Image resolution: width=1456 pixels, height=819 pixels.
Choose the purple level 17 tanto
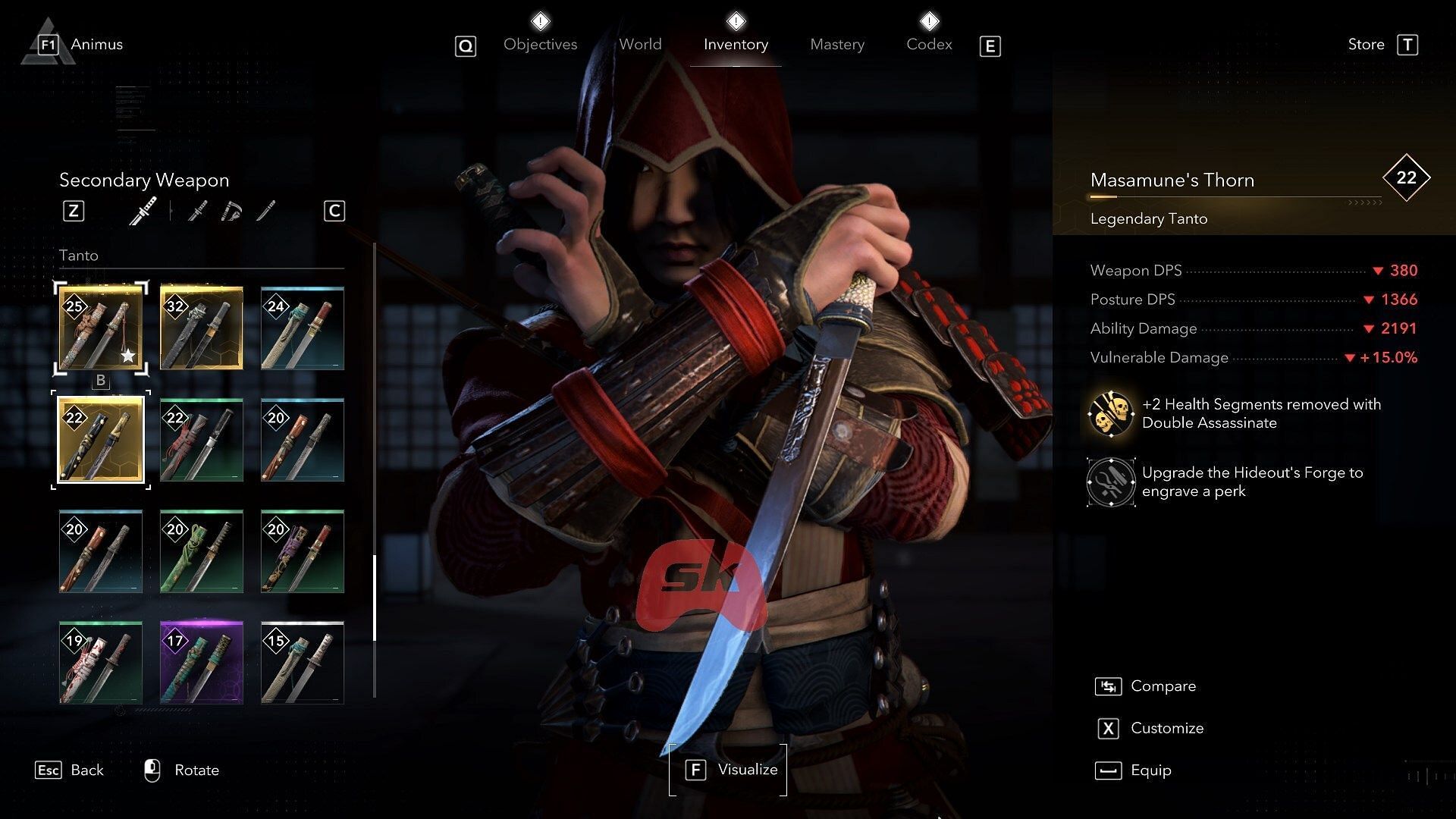coord(202,663)
